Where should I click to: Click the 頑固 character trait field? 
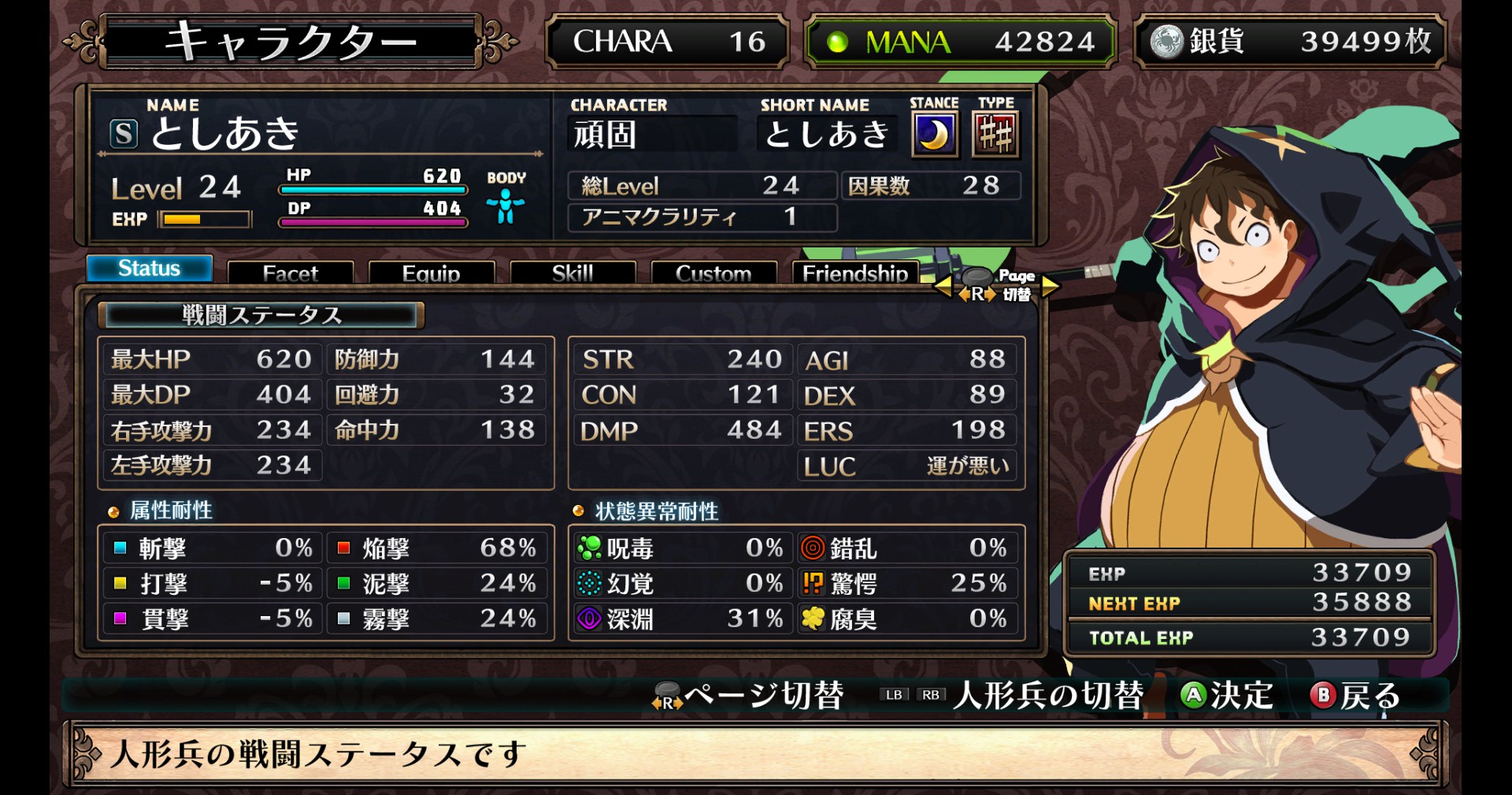[652, 134]
